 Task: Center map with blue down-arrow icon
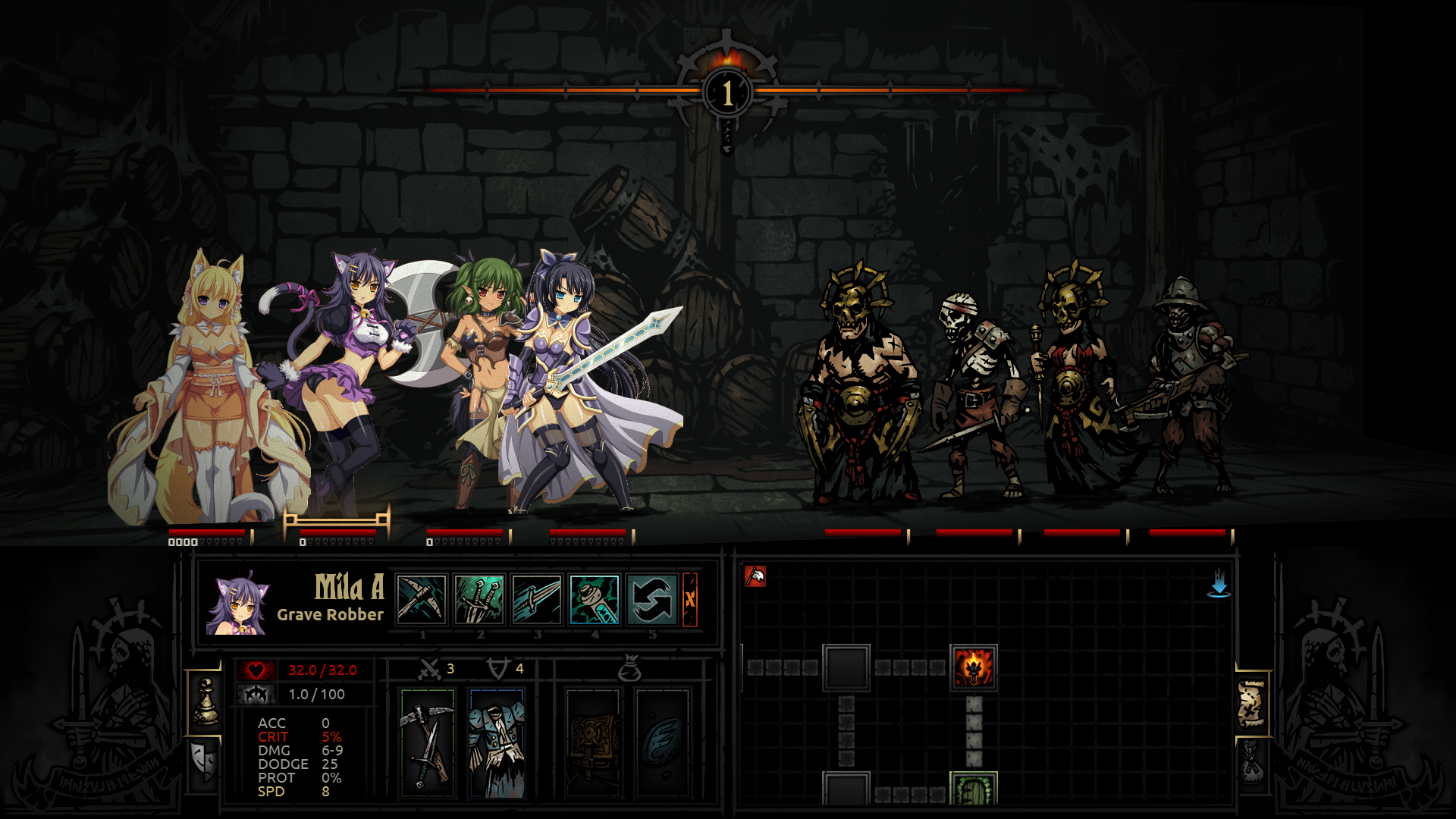click(x=1219, y=583)
